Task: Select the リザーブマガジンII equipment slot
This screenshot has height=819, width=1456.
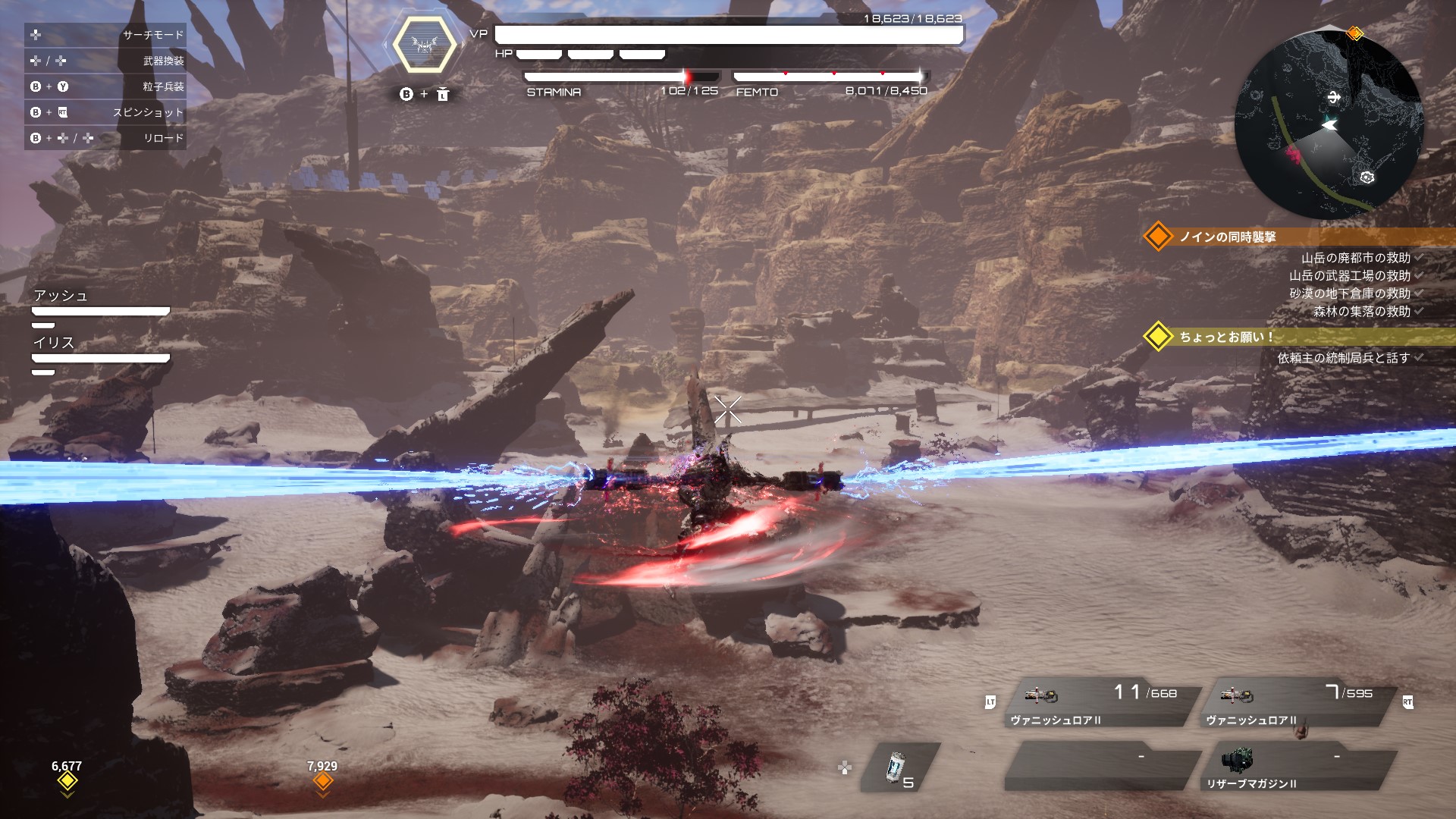Action: point(1298,767)
